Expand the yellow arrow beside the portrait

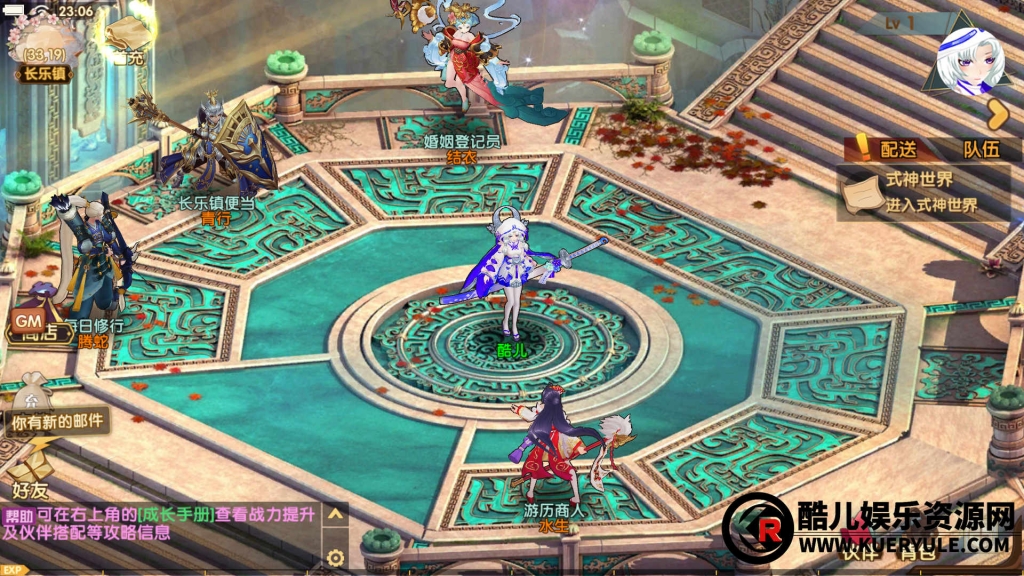pyautogui.click(x=997, y=115)
